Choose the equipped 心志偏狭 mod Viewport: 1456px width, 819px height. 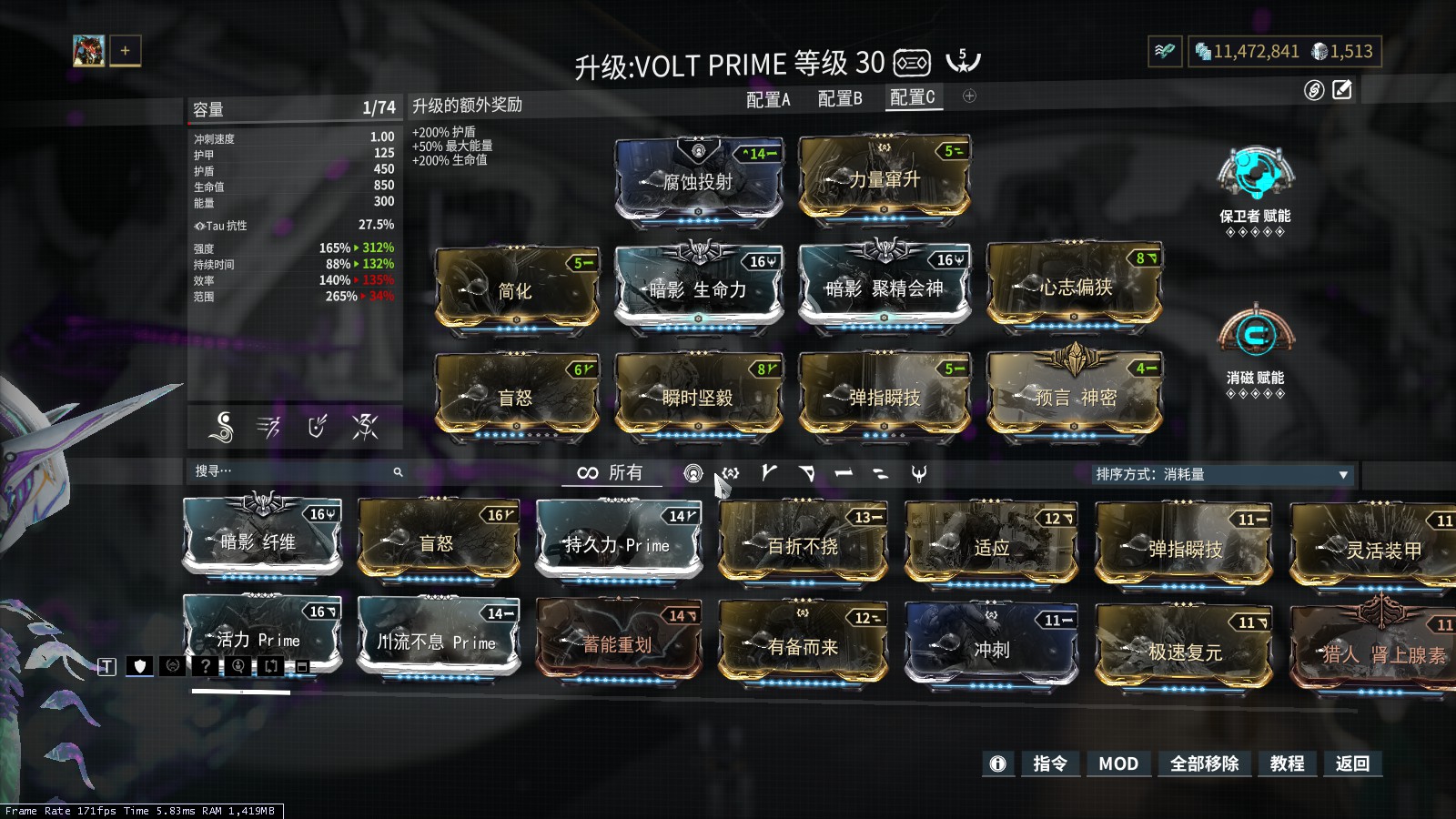(x=1075, y=288)
